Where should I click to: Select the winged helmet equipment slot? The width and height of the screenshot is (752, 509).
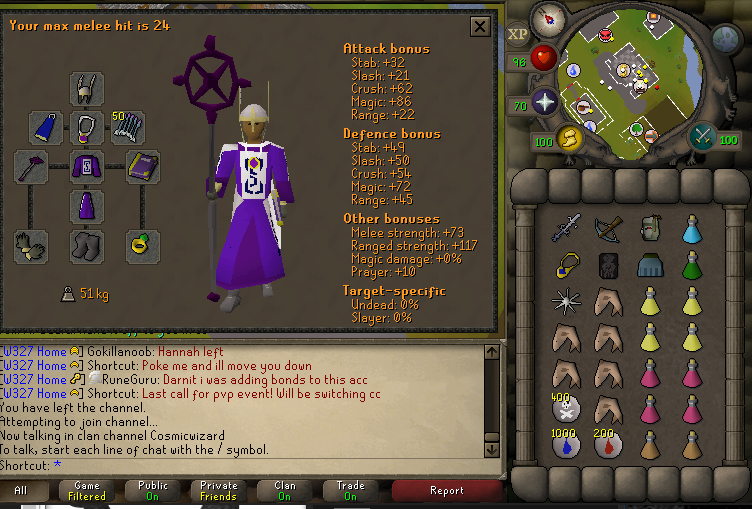coord(87,88)
